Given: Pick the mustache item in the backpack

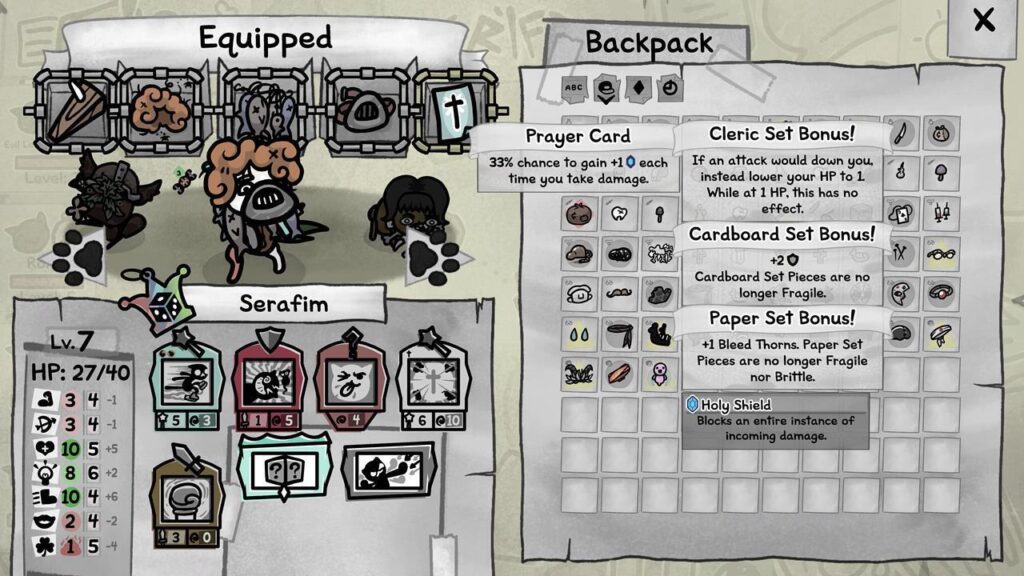Looking at the screenshot, I should pos(619,293).
